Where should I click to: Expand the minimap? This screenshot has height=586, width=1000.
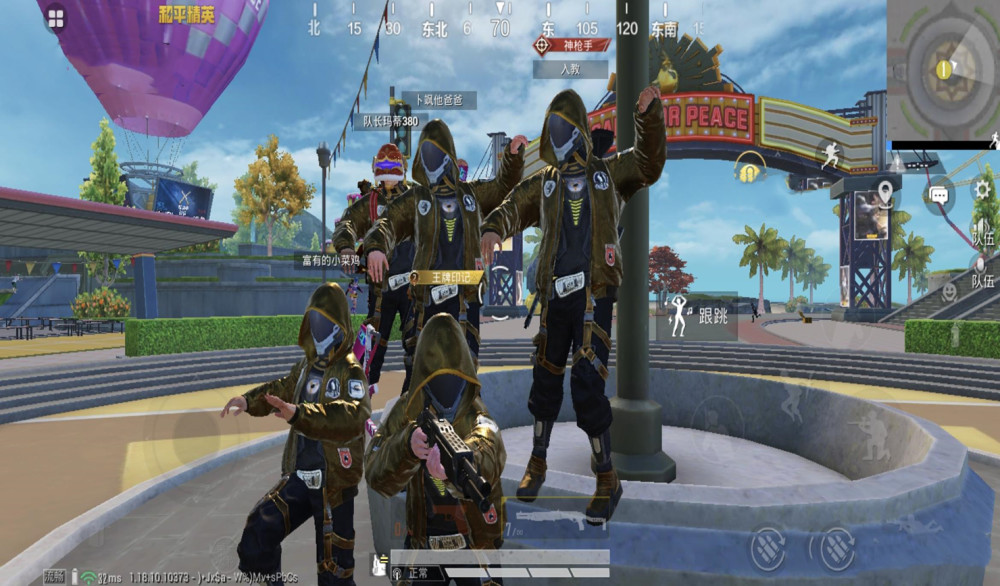(x=942, y=70)
